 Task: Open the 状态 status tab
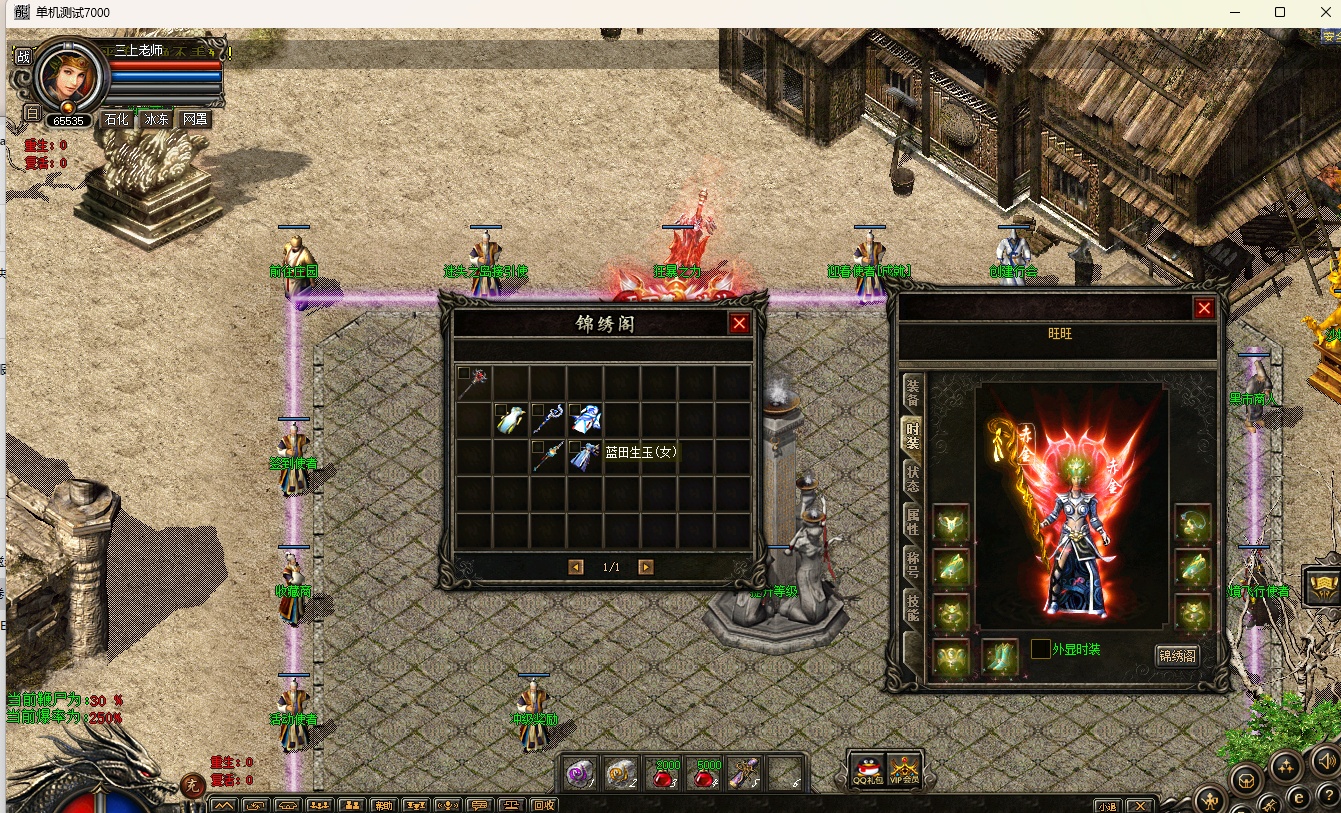click(912, 477)
